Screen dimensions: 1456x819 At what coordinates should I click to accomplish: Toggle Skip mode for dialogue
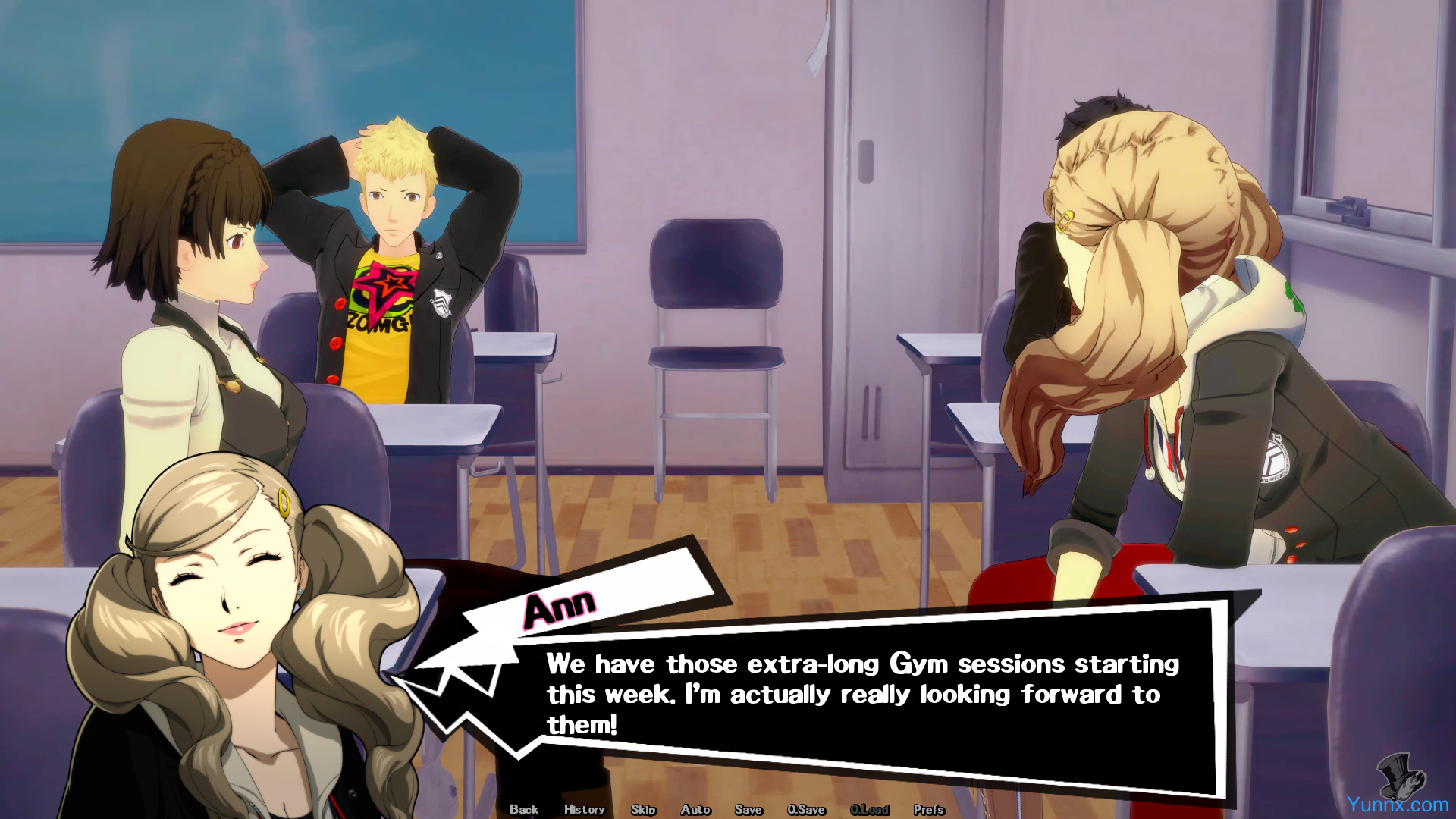643,809
